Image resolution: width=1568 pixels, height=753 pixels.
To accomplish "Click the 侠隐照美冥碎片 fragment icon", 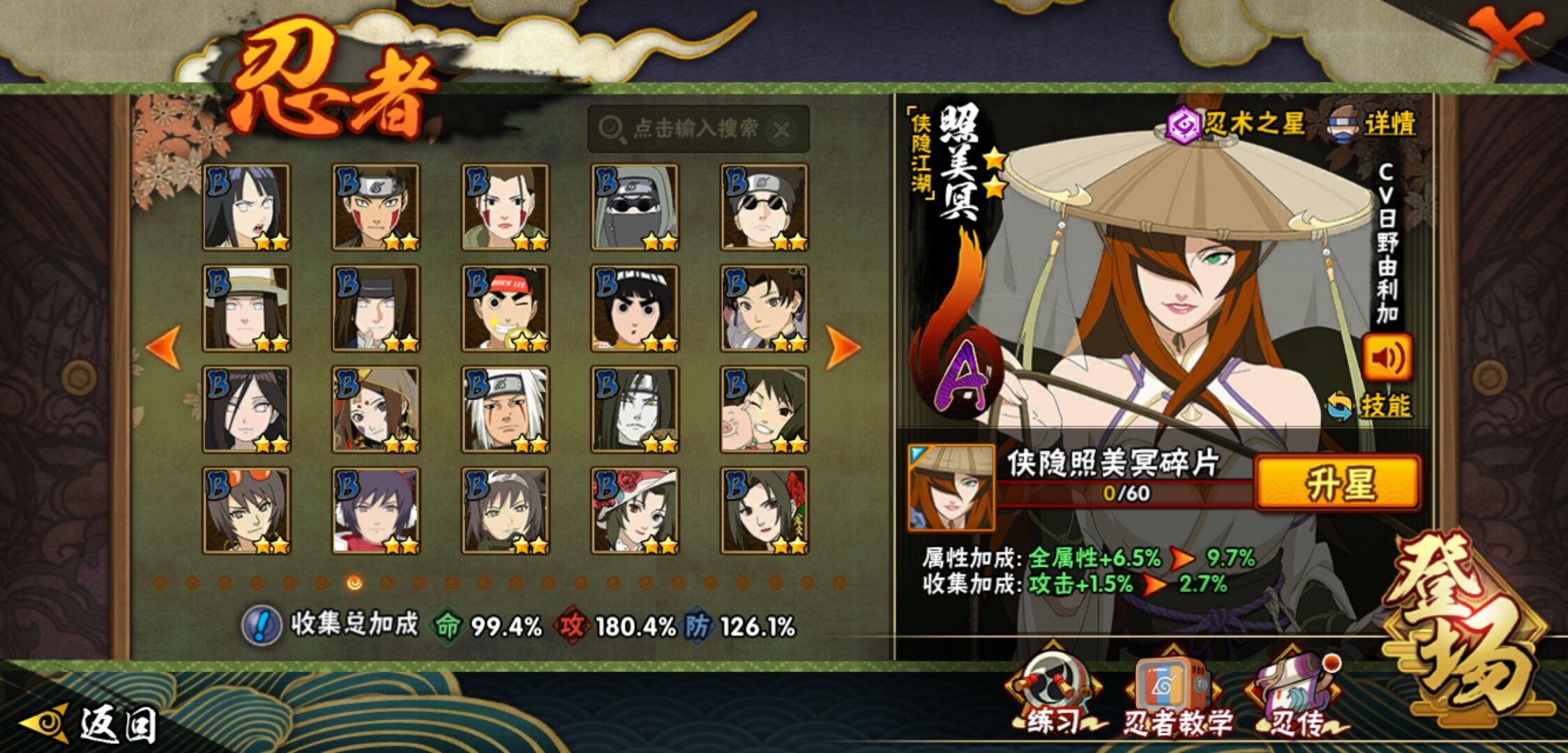I will click(x=951, y=488).
